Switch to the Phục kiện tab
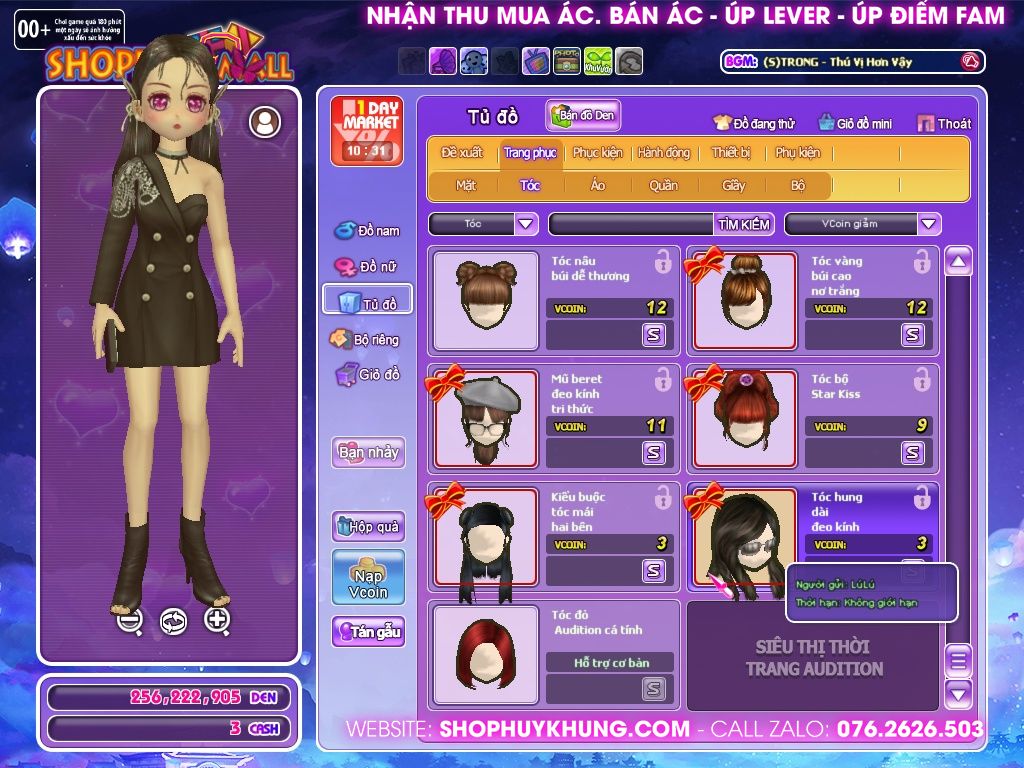This screenshot has height=768, width=1024. pos(597,153)
